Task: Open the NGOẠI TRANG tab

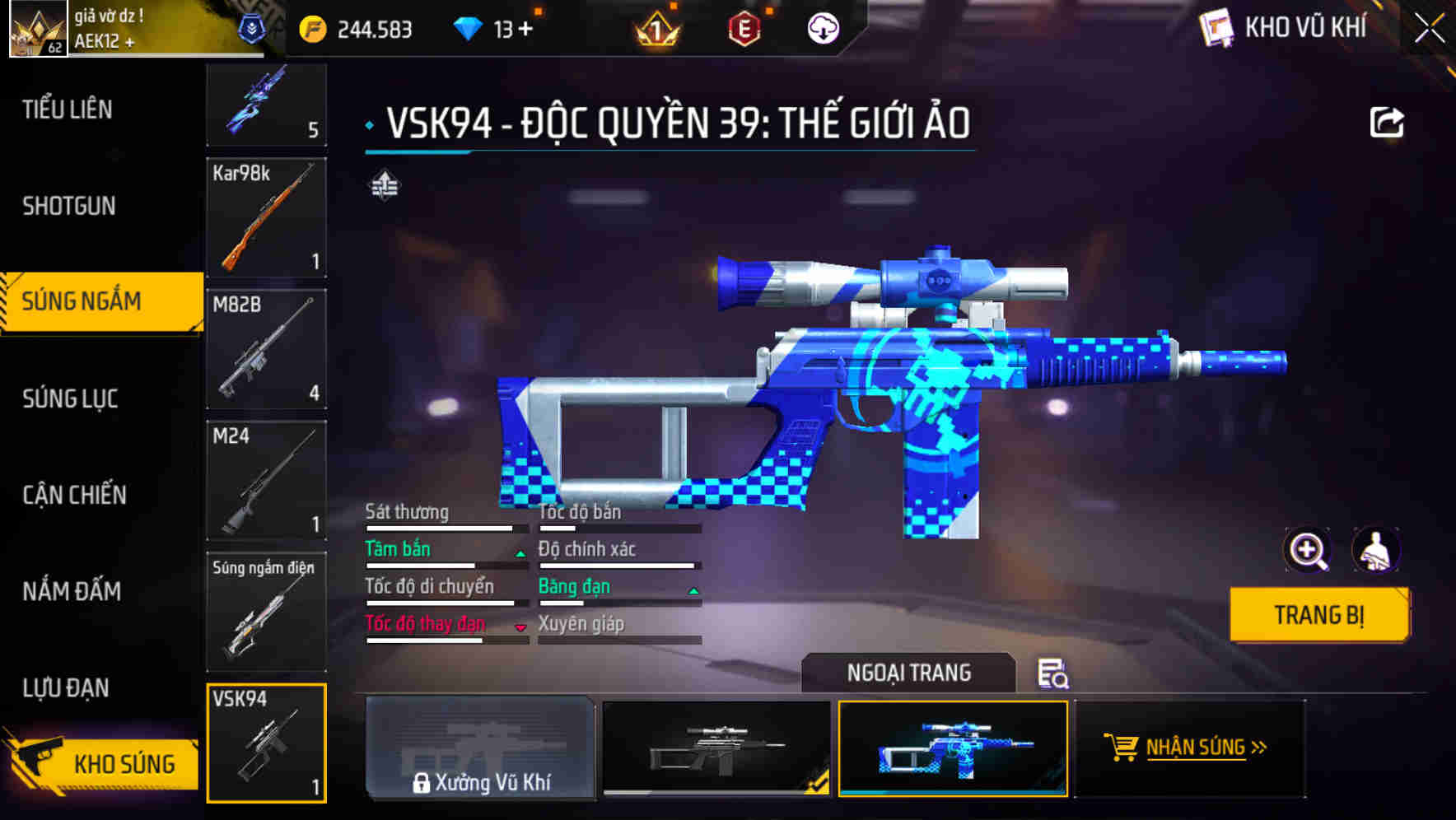Action: coord(908,673)
